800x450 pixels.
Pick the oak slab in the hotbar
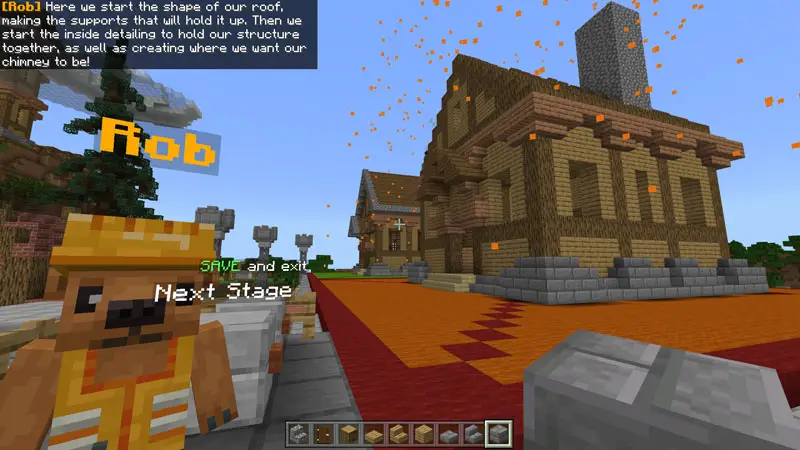[x=375, y=433]
